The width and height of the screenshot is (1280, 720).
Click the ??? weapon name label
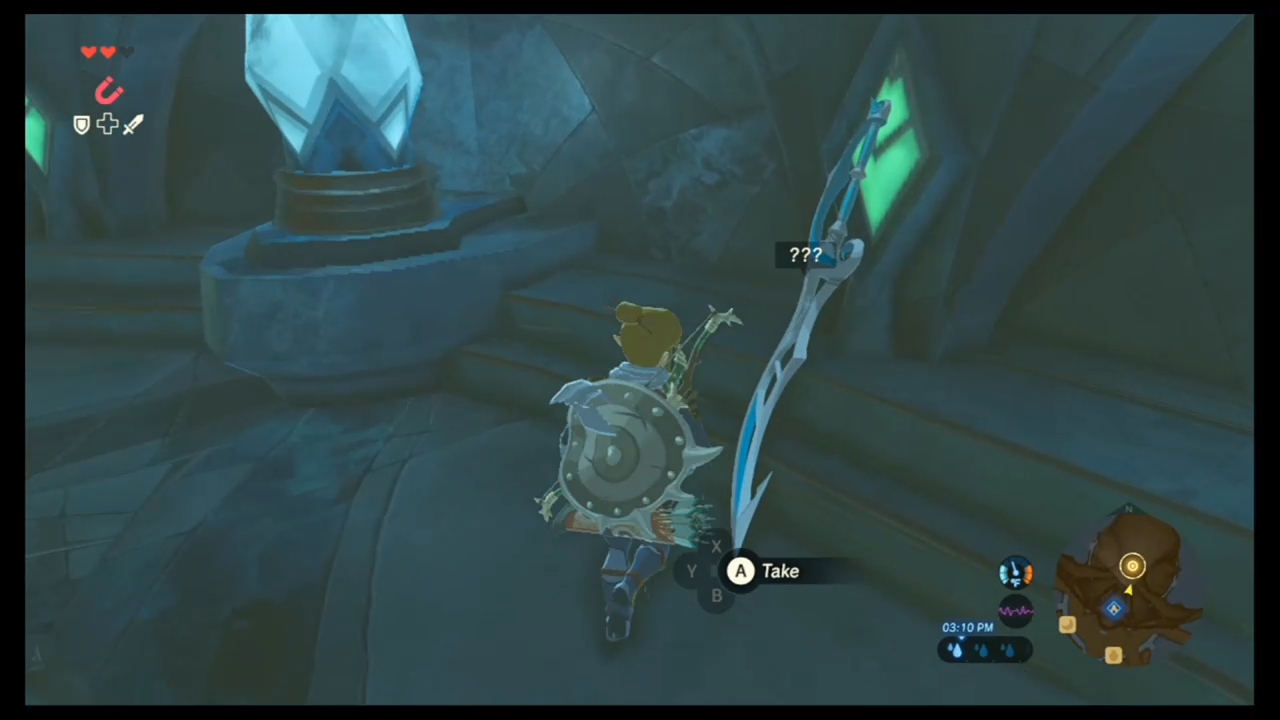point(805,255)
